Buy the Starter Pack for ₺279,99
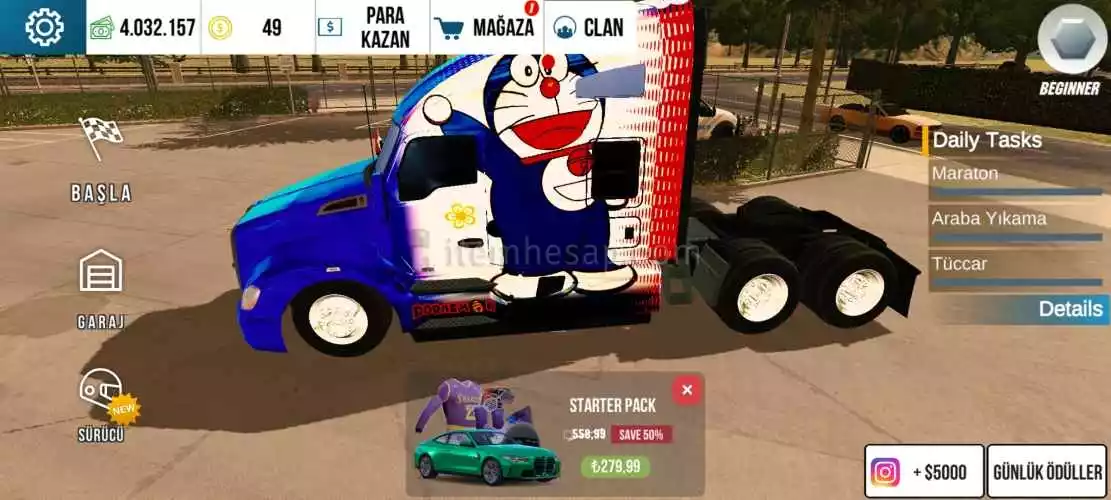Viewport: 1111px width, 500px height. pos(615,466)
